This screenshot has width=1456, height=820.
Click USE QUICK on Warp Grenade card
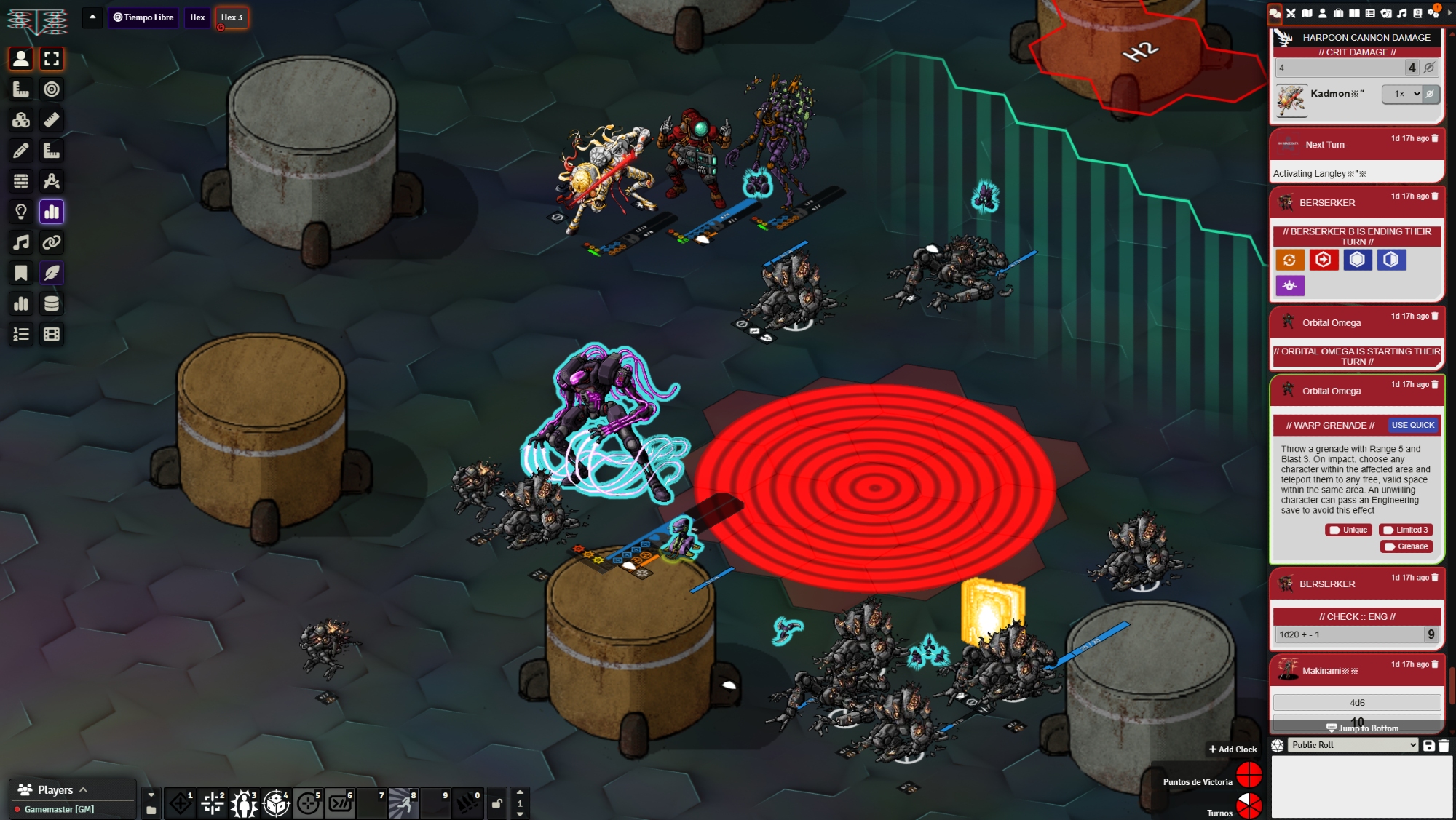pyautogui.click(x=1412, y=425)
